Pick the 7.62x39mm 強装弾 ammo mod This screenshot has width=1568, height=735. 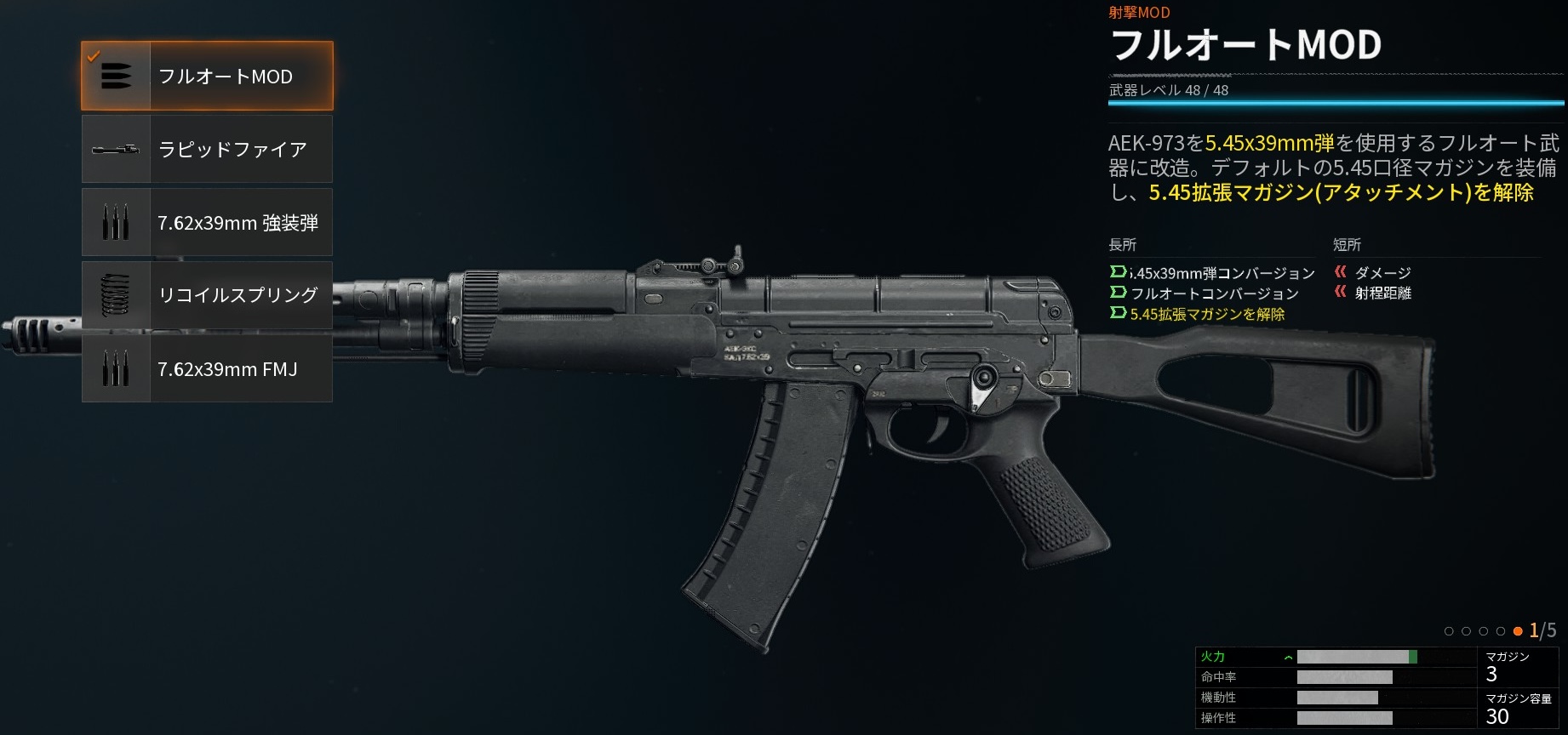pos(207,223)
